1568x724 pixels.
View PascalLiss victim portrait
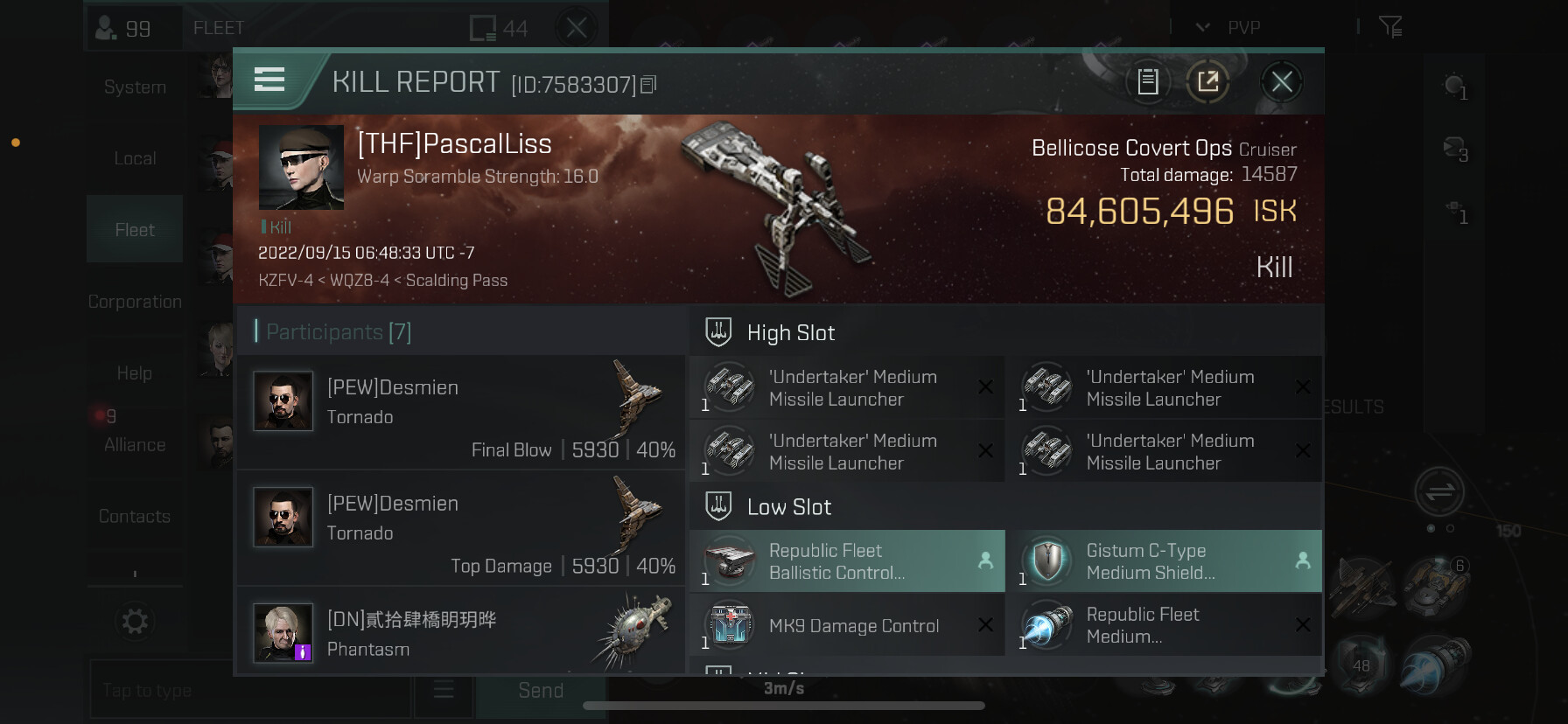[301, 167]
